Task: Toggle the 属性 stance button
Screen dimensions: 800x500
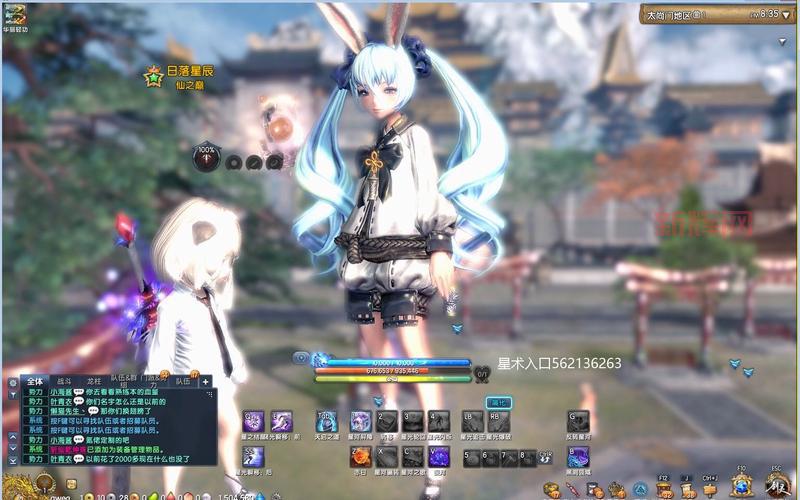Action: [x=497, y=401]
